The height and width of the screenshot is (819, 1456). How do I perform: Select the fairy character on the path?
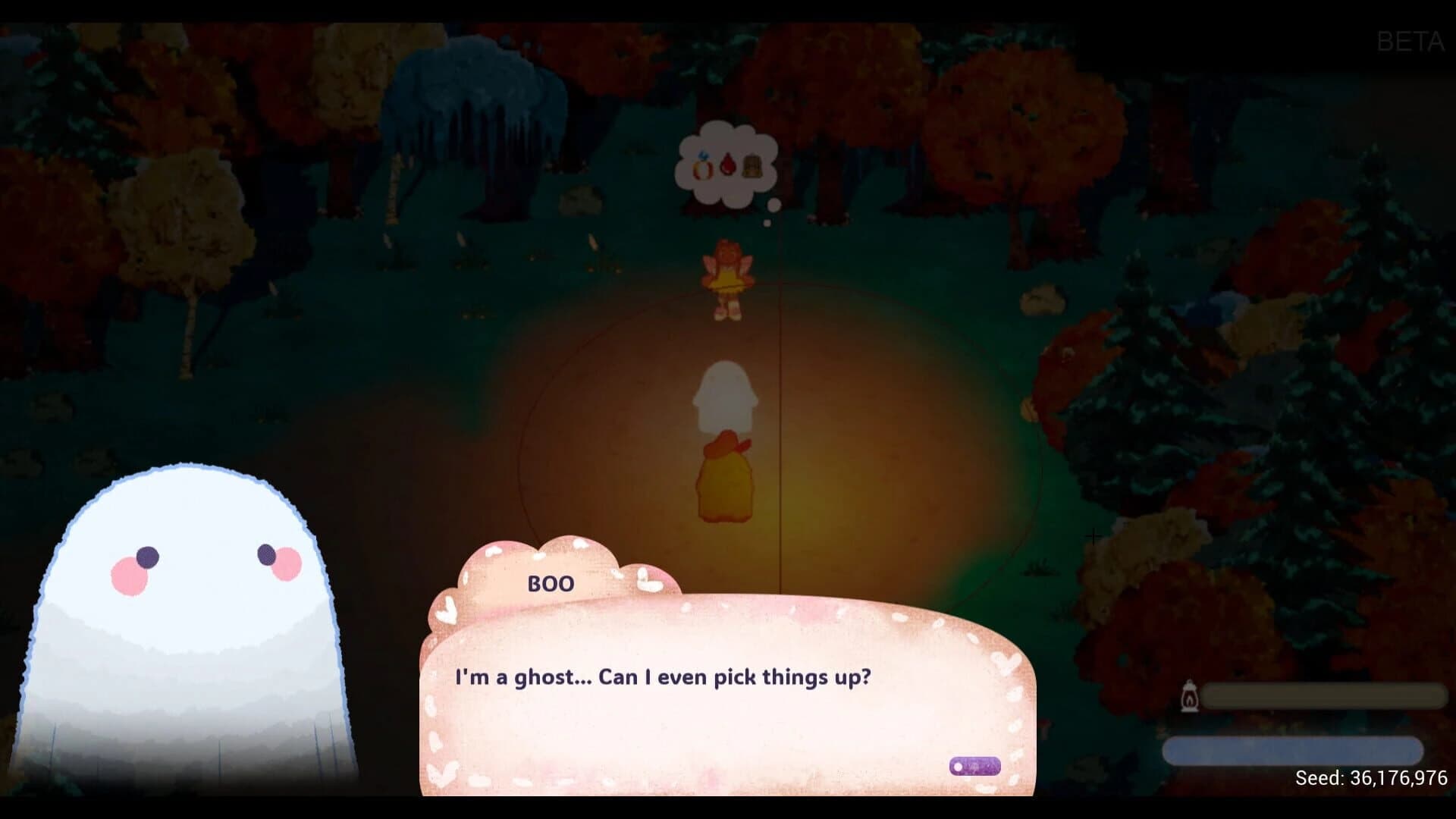coord(730,281)
